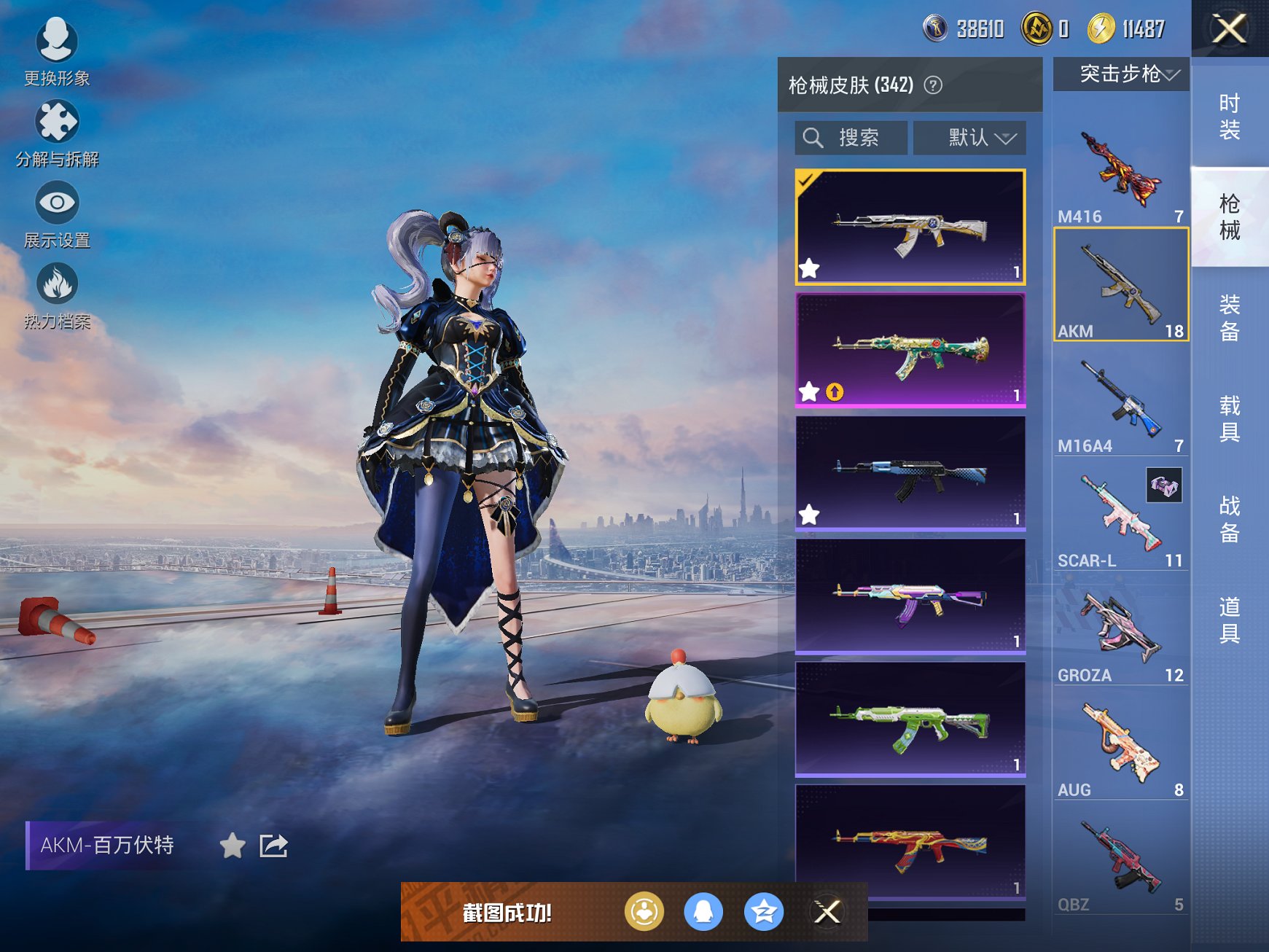Screen dimensions: 1269x952
Task: Open the 突击步枪 weapon type dropdown
Action: point(1121,74)
